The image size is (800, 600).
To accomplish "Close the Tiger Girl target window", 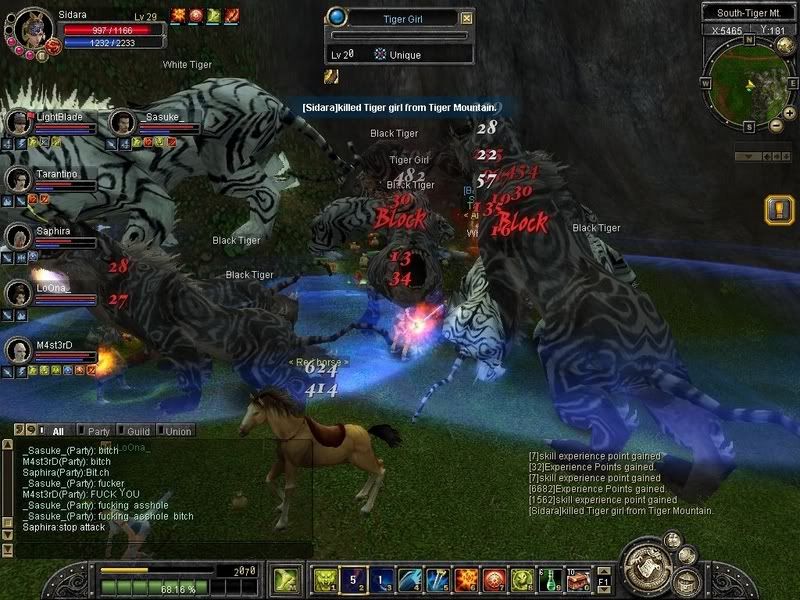I will pyautogui.click(x=466, y=17).
